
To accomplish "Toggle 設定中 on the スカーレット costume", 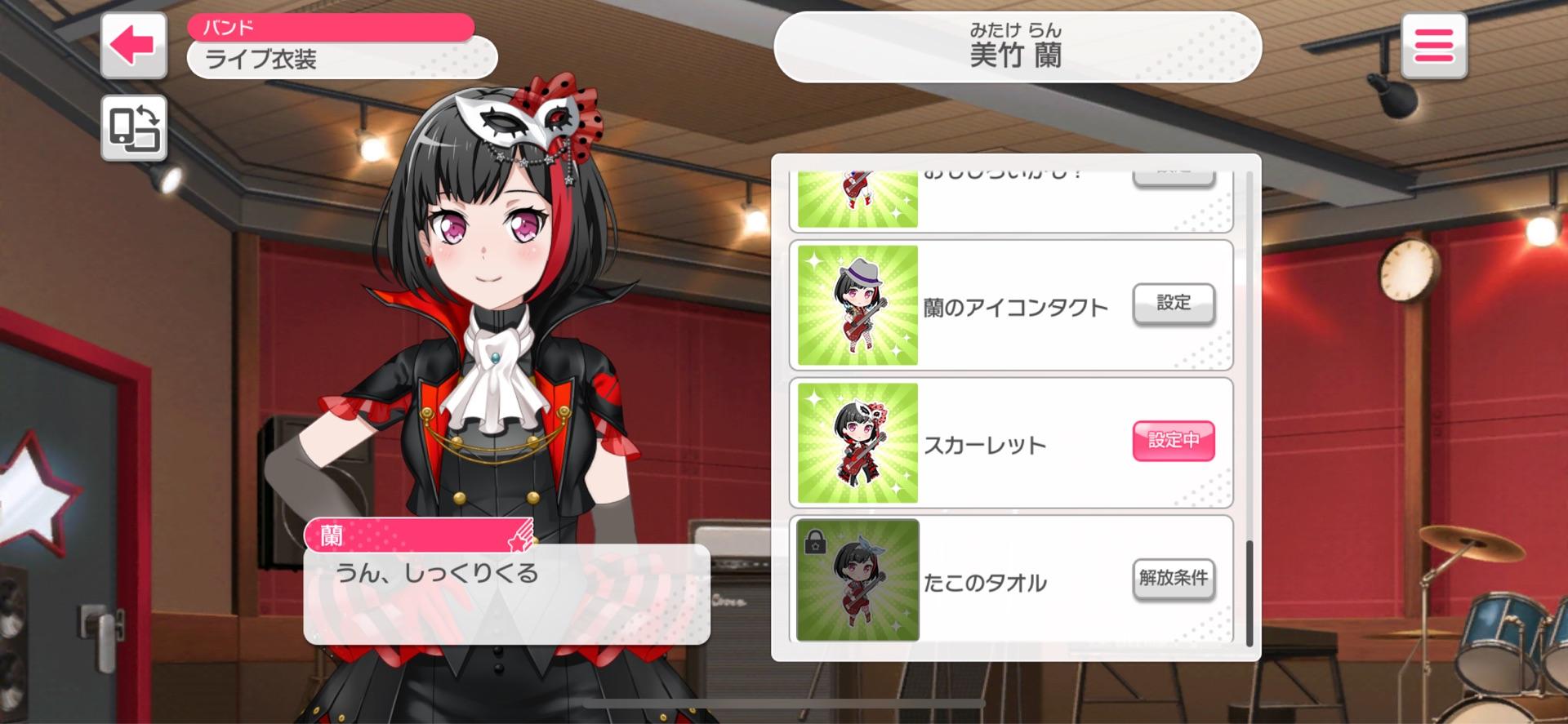I will point(1174,440).
